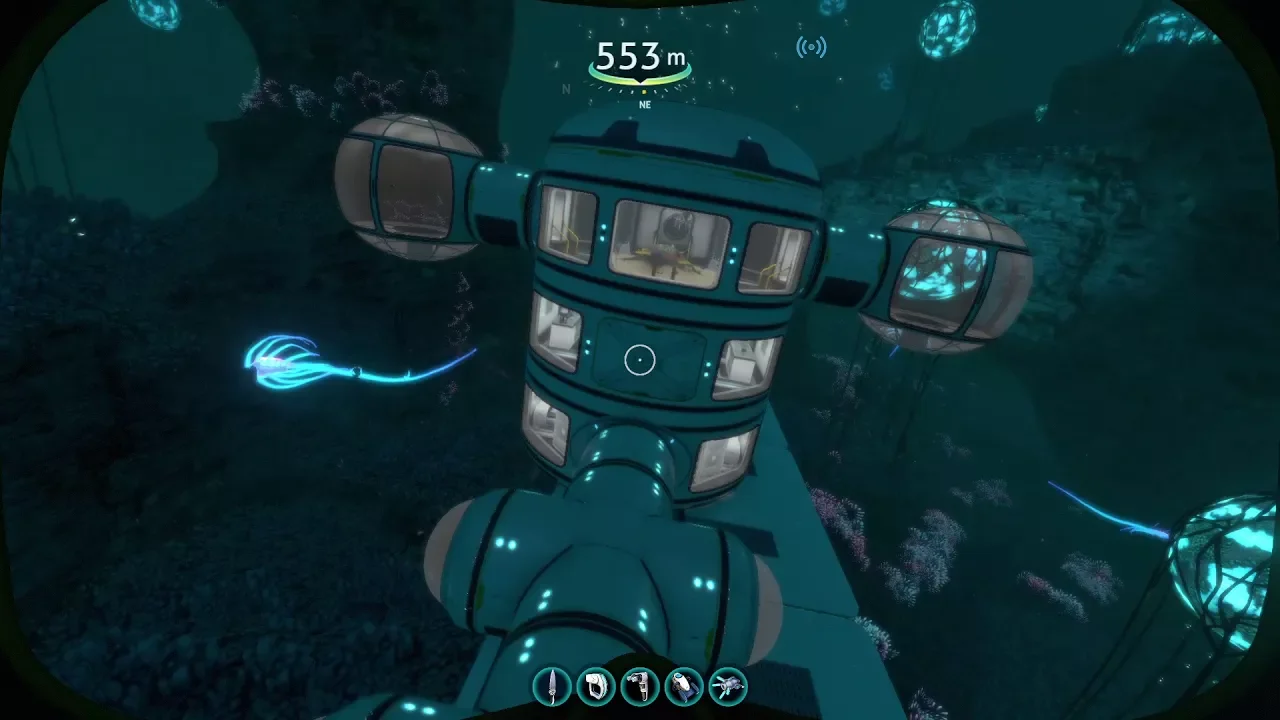Equip the white handheld scanner slot
1280x720 pixels.
[x=596, y=686]
